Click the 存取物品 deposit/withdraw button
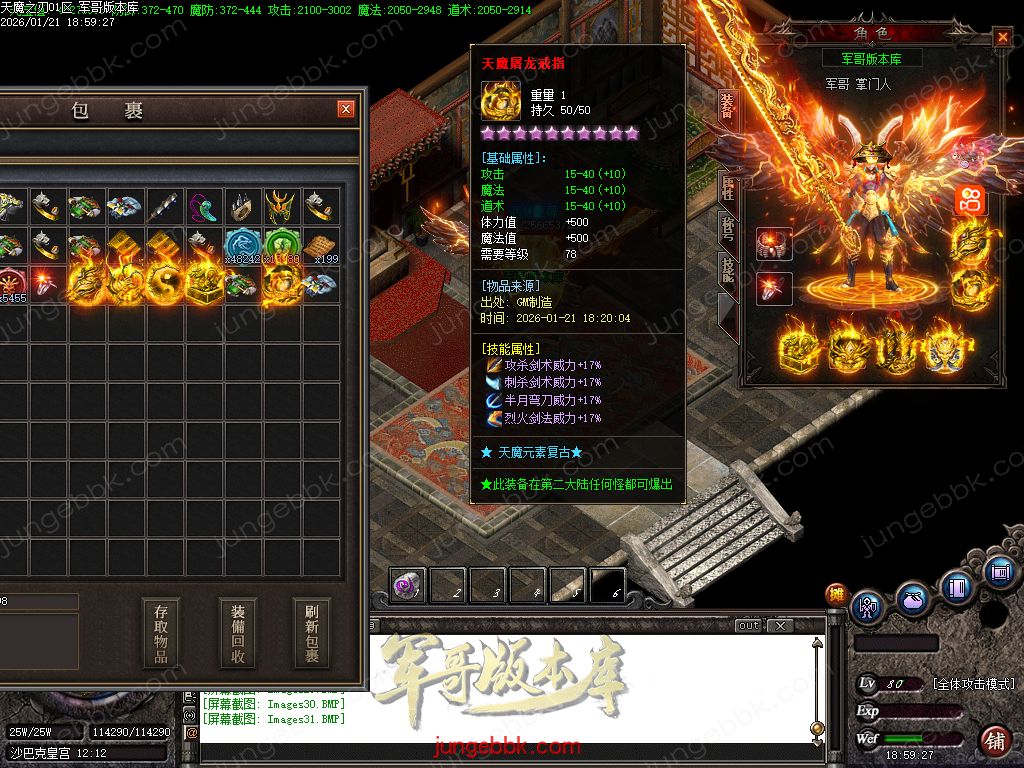Screen dimensions: 1024x768 pyautogui.click(x=161, y=633)
